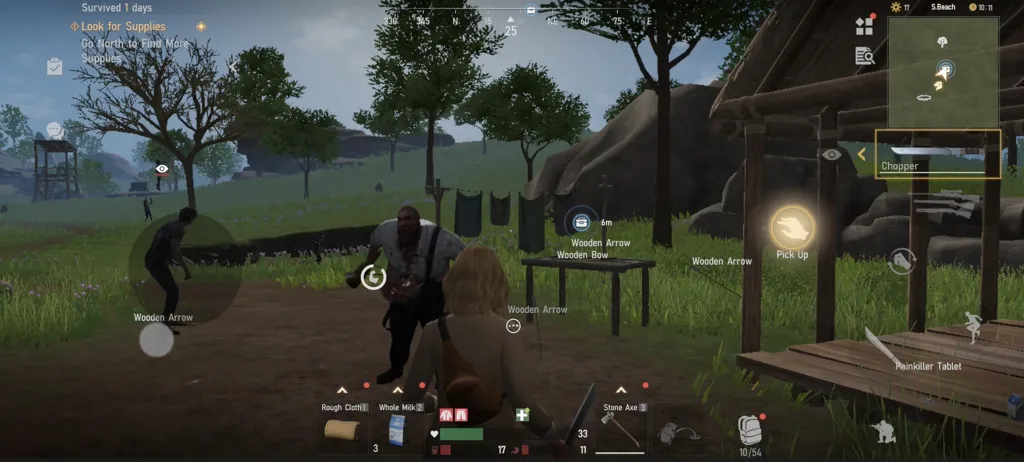Toggle the eye icon beside Chopper

tap(831, 154)
